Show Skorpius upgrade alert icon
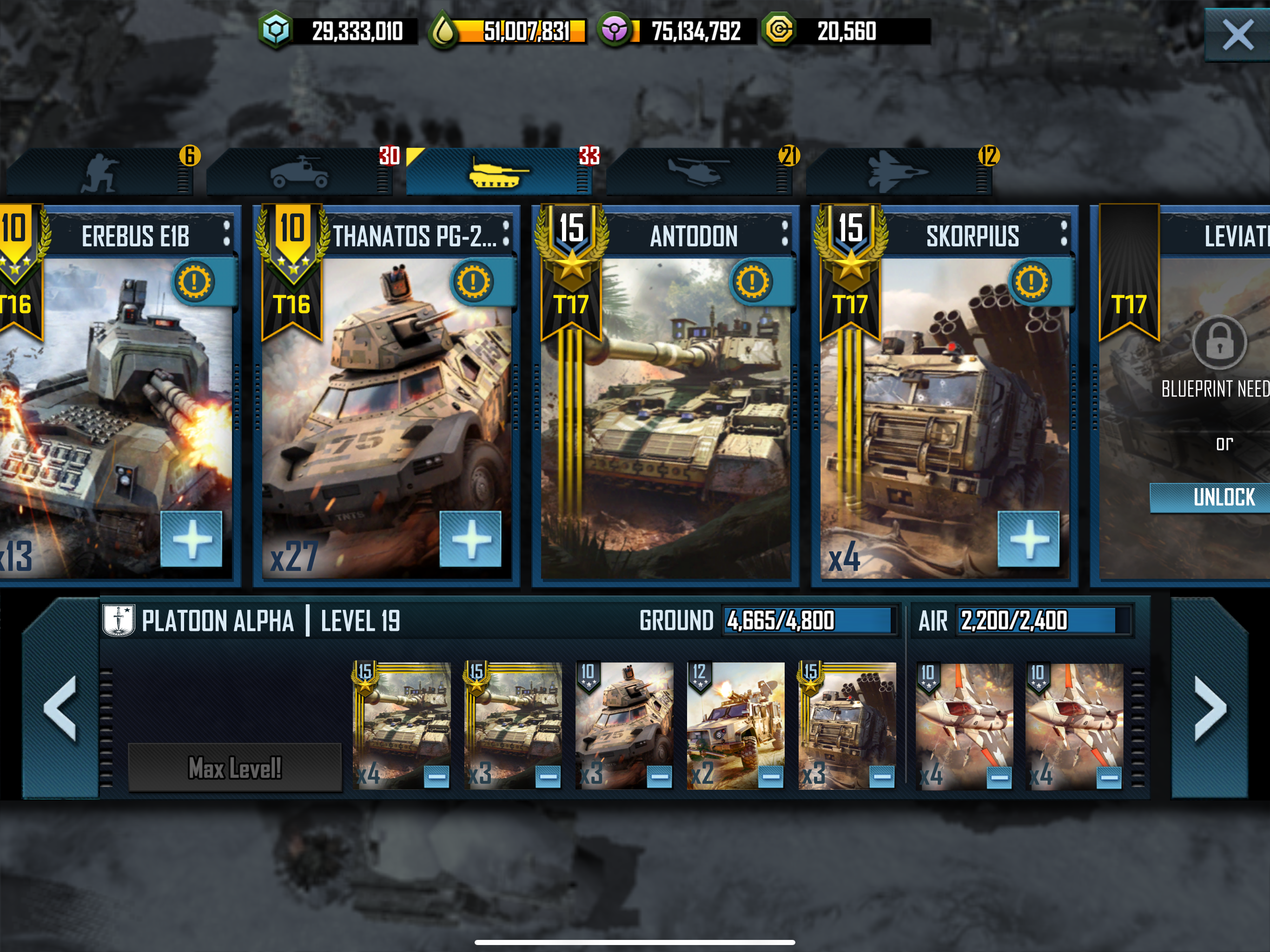1270x952 pixels. click(1031, 282)
